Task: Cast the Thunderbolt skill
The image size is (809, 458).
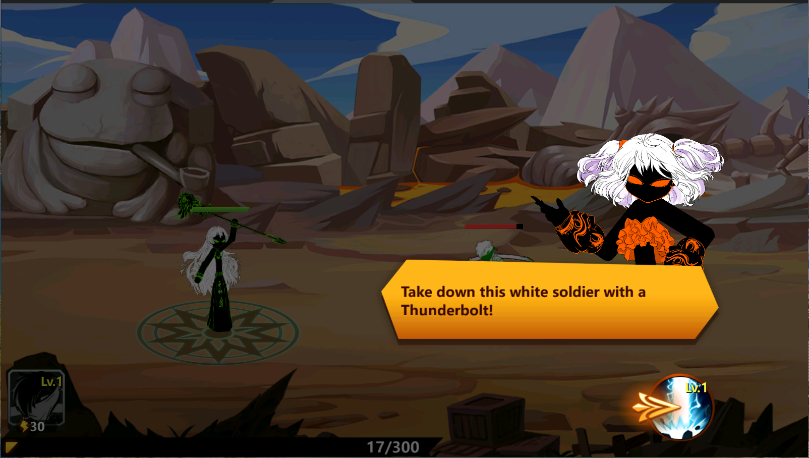Action: tap(682, 406)
